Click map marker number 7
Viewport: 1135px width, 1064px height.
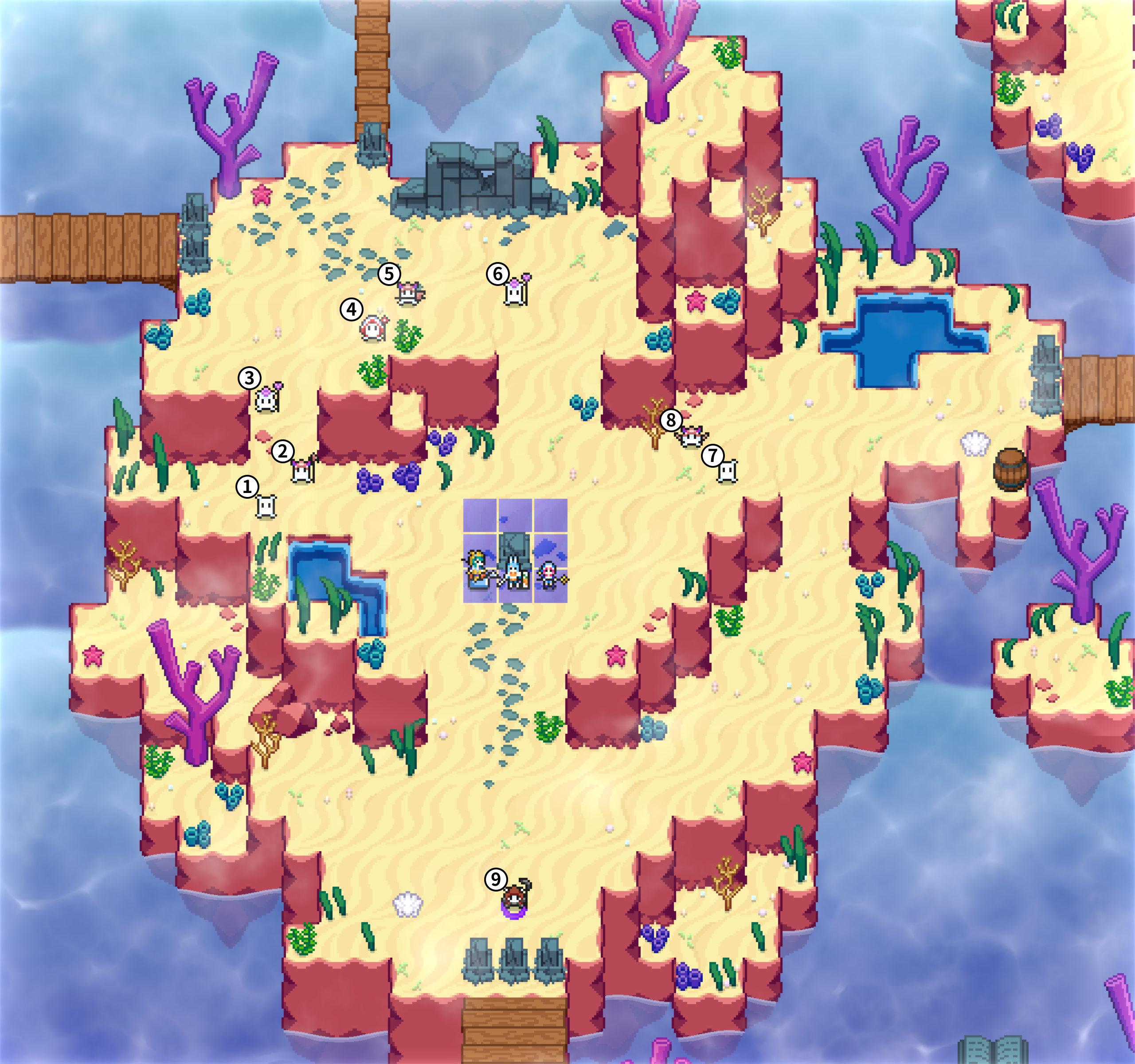(x=712, y=455)
